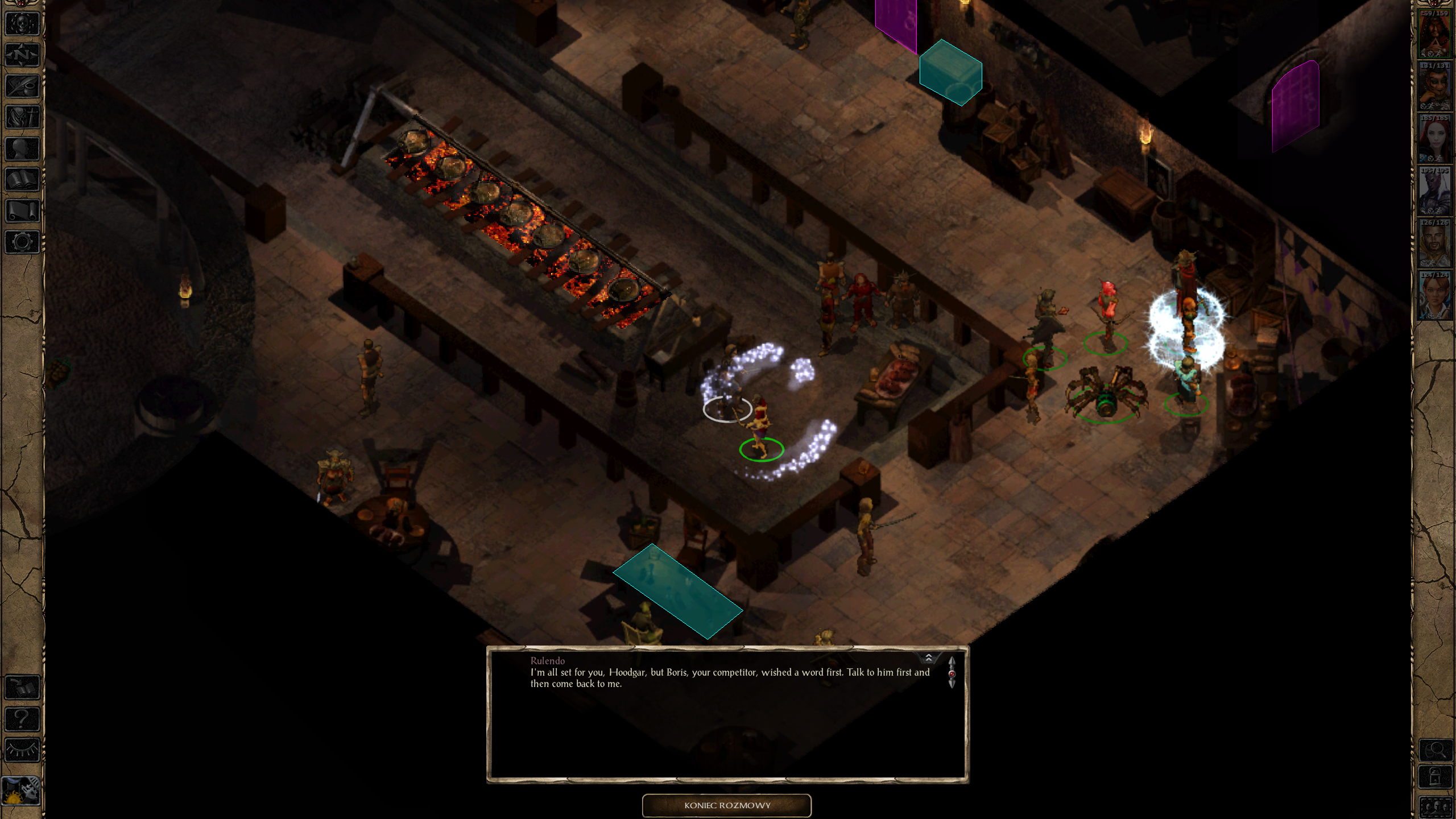Open the mage spellbook icon
Screen dimensions: 1456x819
point(22,180)
